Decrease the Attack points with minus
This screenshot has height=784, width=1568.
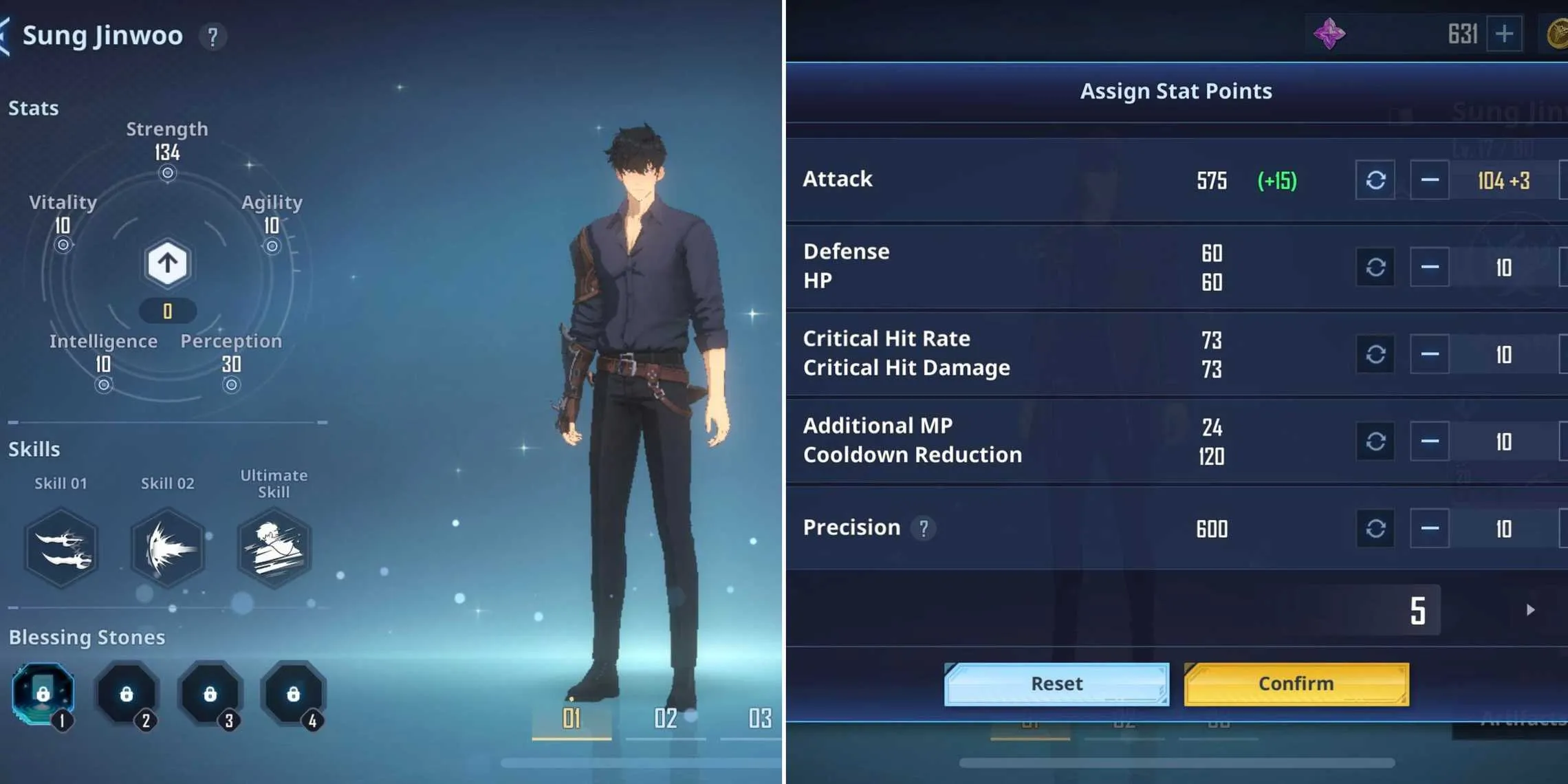click(x=1430, y=179)
